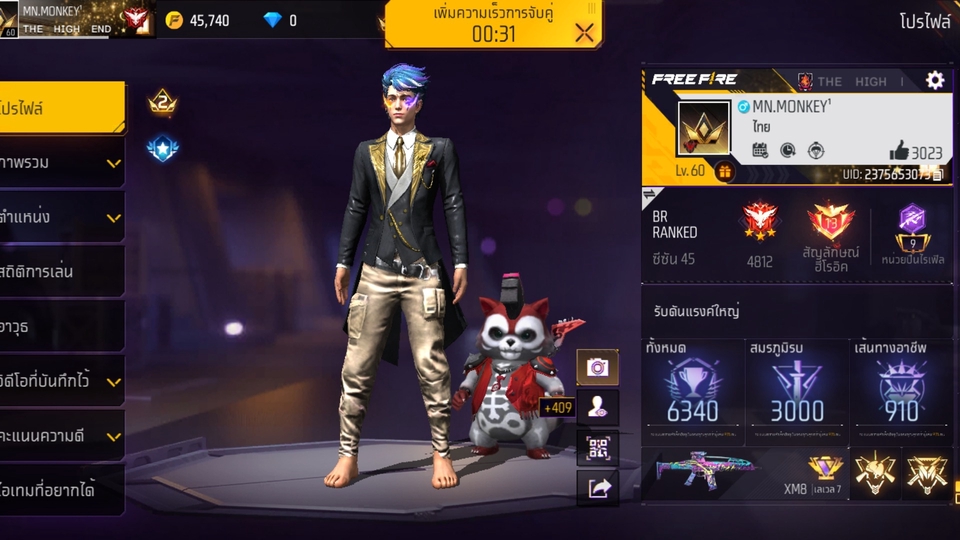Viewport: 960px width, 540px height.
Task: Click the player avatar frame
Action: coord(704,129)
